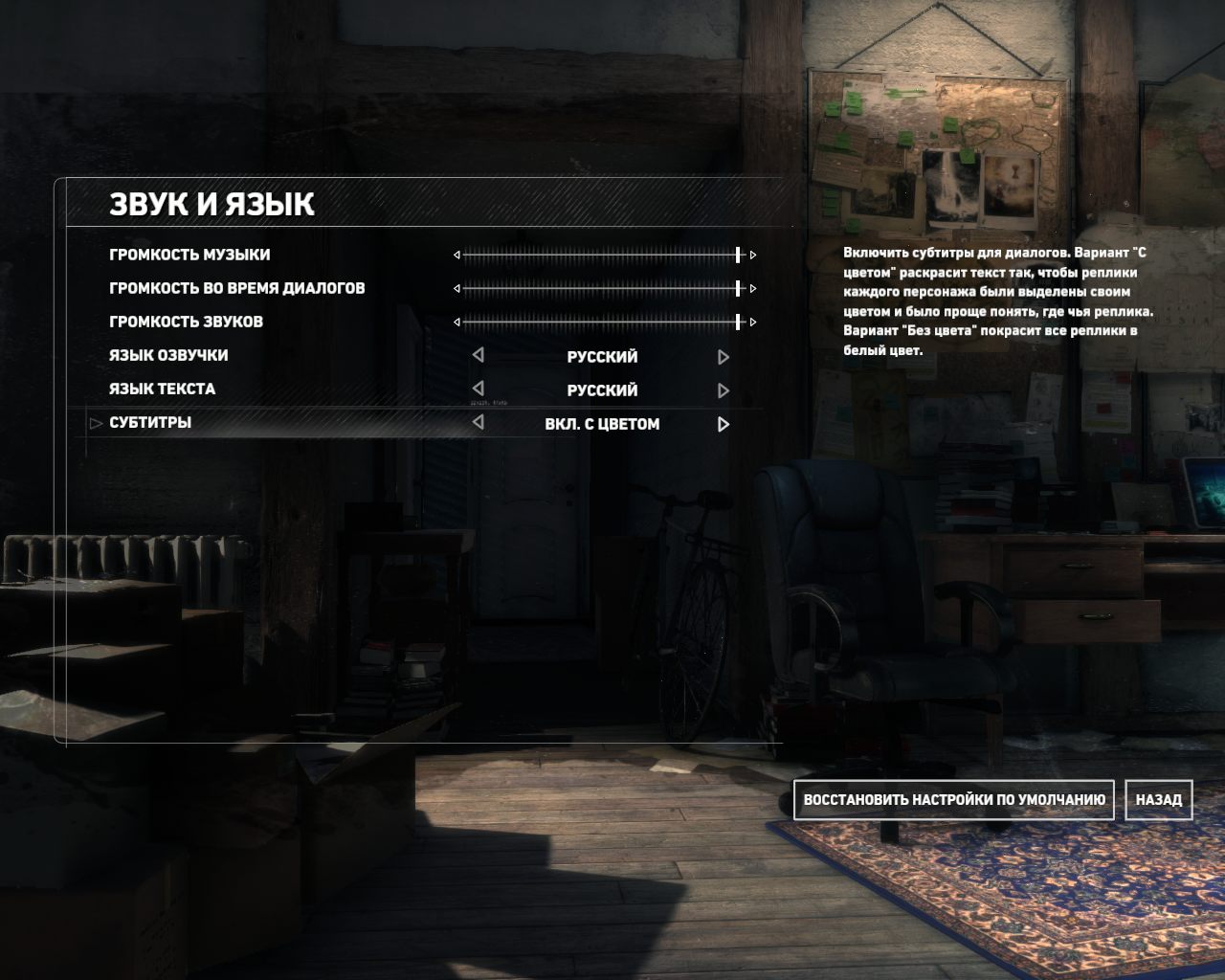Click Восстановить настройки по умолчанию button

point(953,799)
